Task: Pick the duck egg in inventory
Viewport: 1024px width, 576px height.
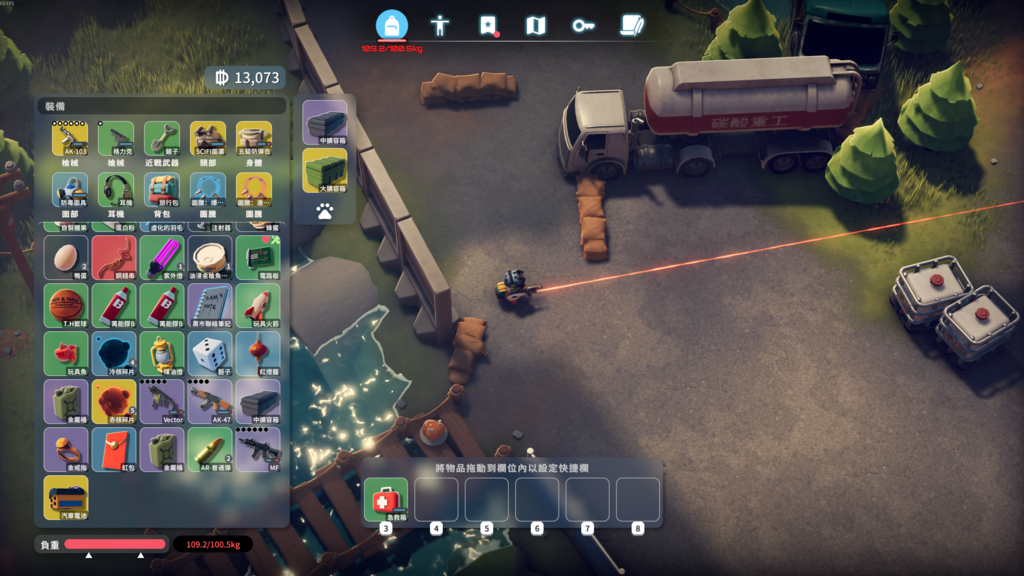Action: point(66,257)
